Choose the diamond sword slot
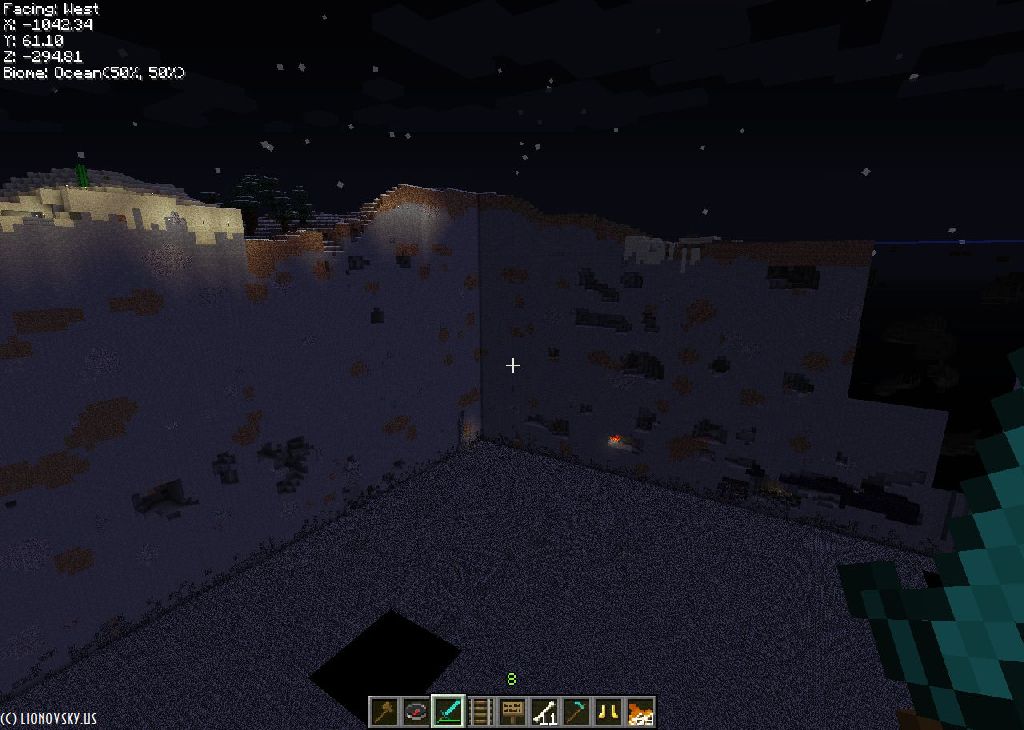The image size is (1024, 730). point(448,712)
